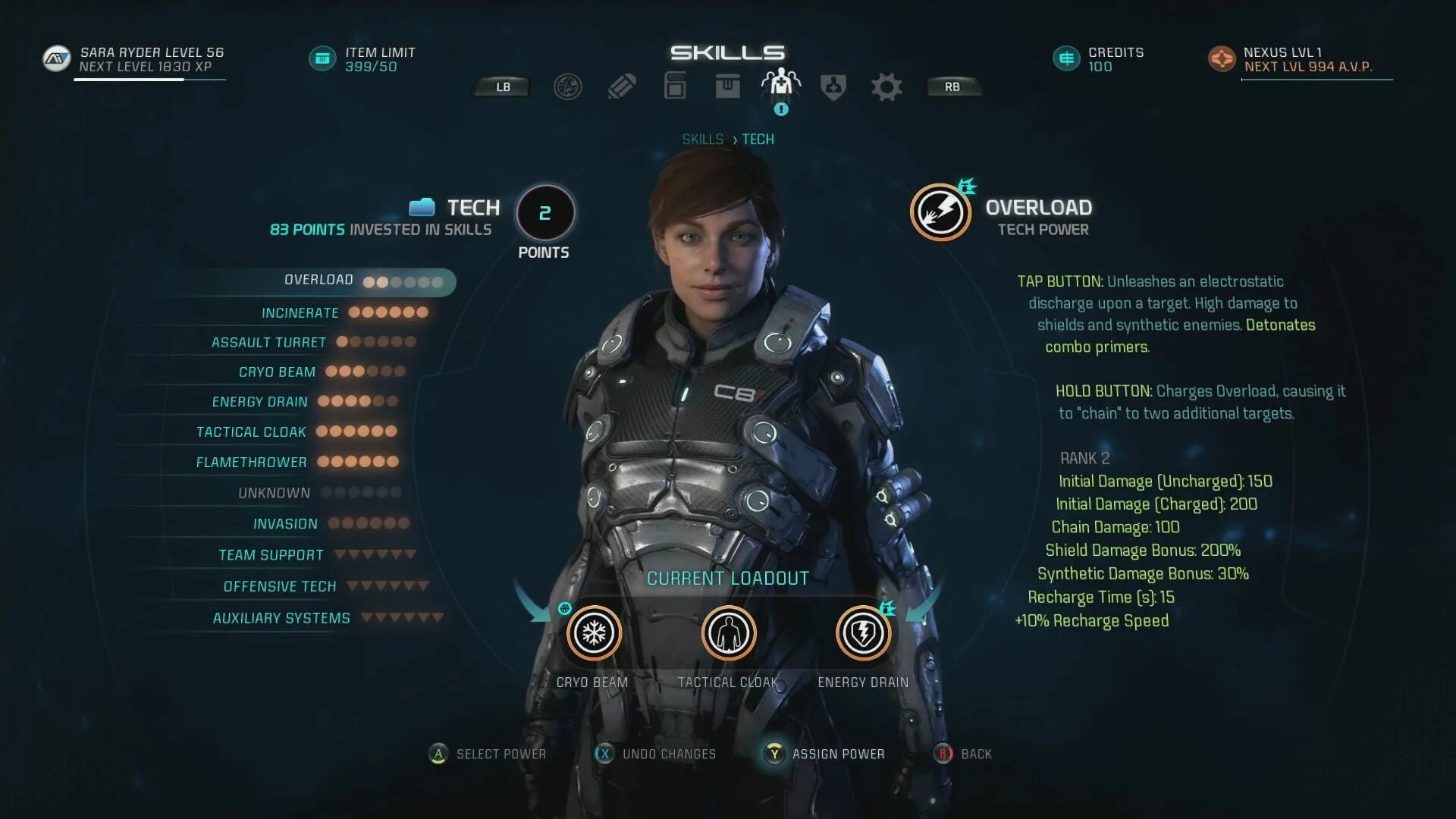The width and height of the screenshot is (1456, 819).
Task: Select the locked Unknown skill row
Action: 274,494
